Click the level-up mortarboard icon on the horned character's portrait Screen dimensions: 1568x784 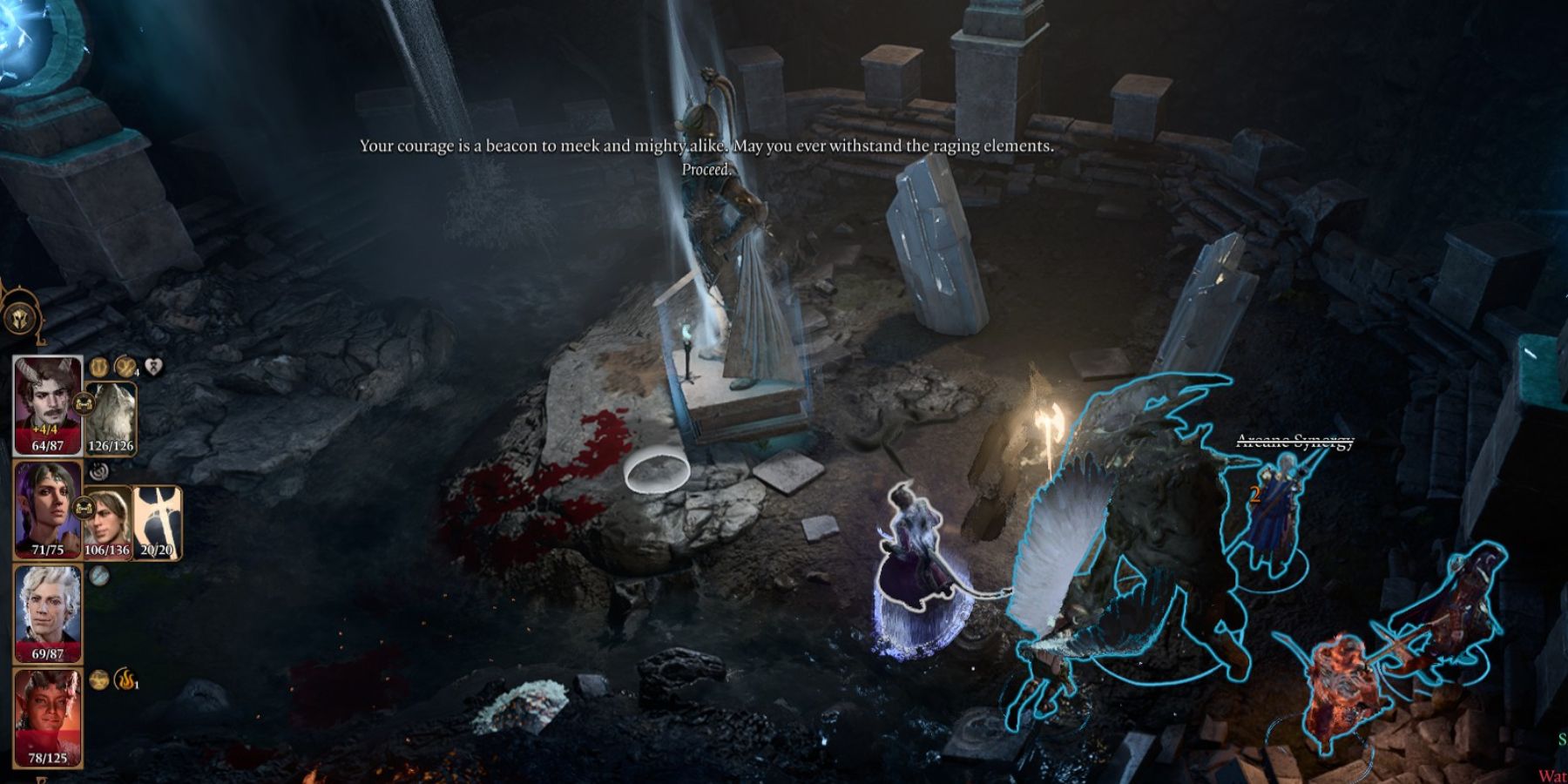[x=84, y=402]
